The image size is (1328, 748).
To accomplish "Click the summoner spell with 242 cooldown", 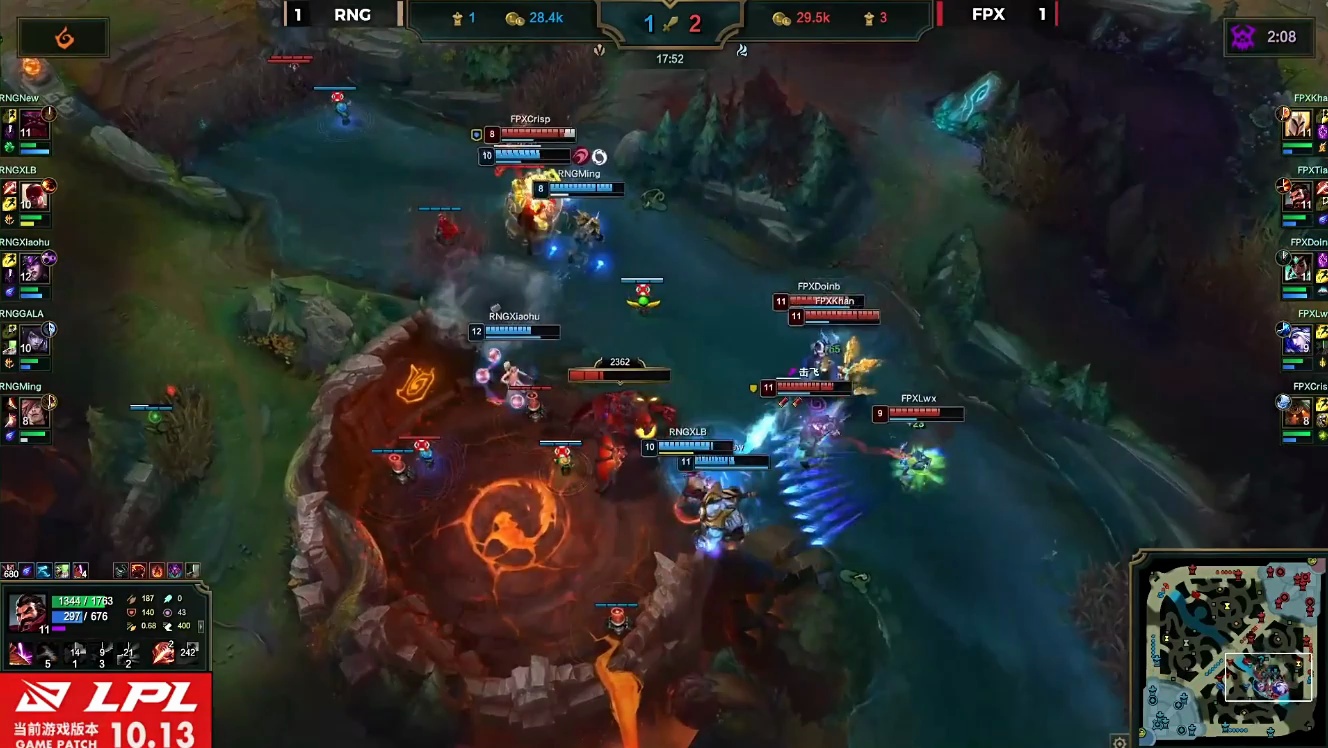I will coord(189,654).
